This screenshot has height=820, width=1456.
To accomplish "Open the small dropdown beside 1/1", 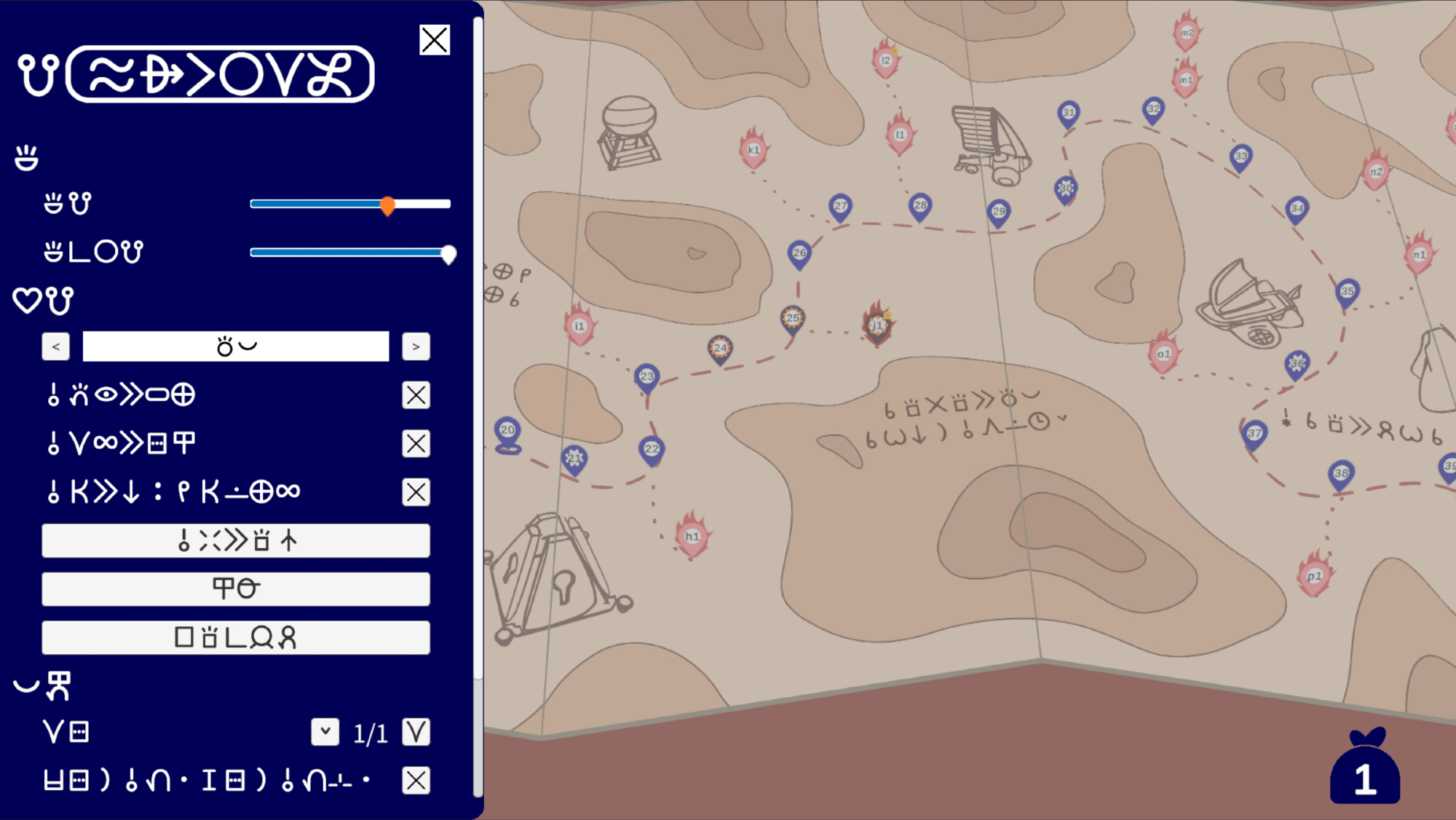I will pos(325,732).
